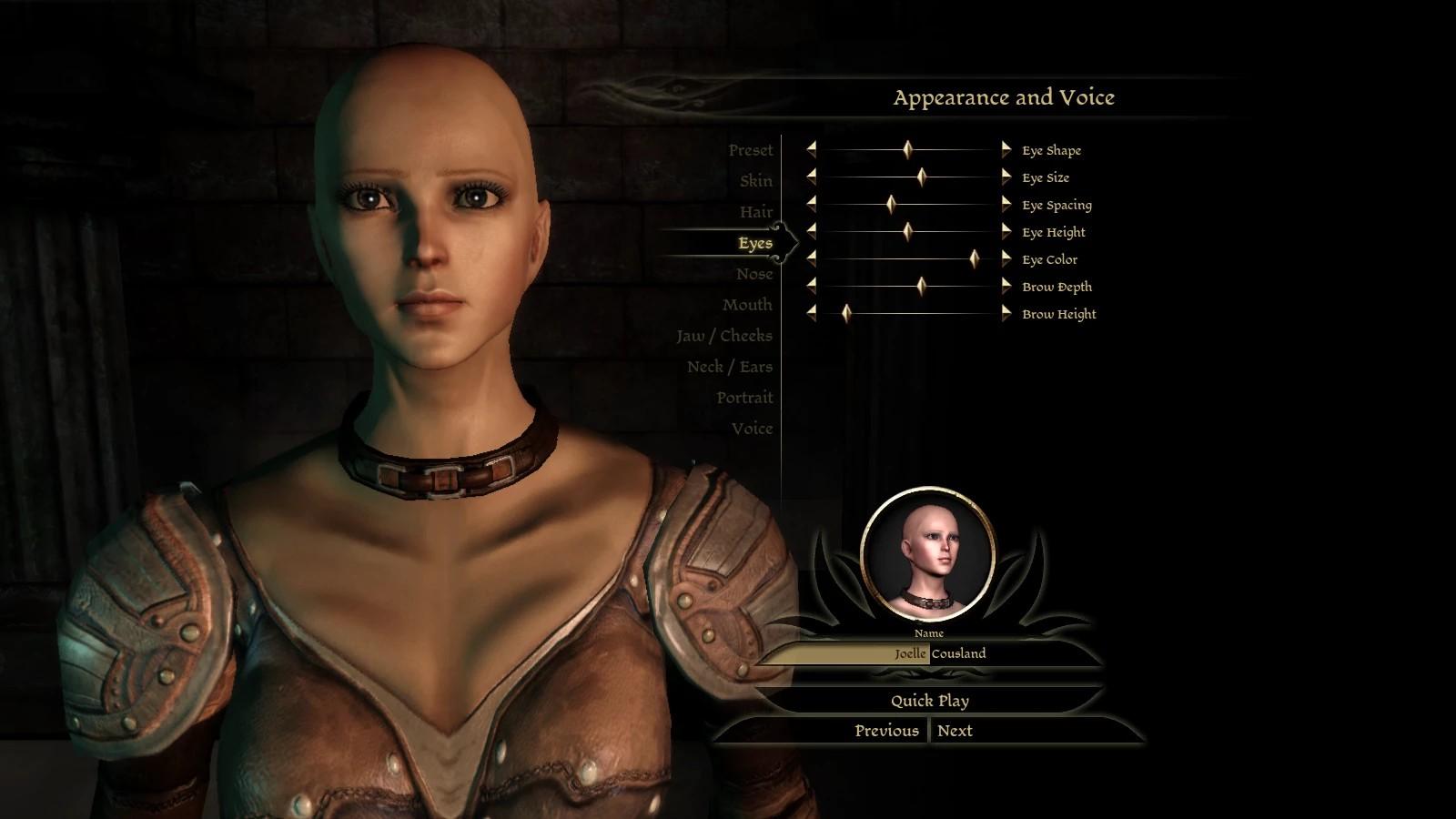Click the Eye Shape slider handle
The height and width of the screenshot is (819, 1456).
pos(907,150)
